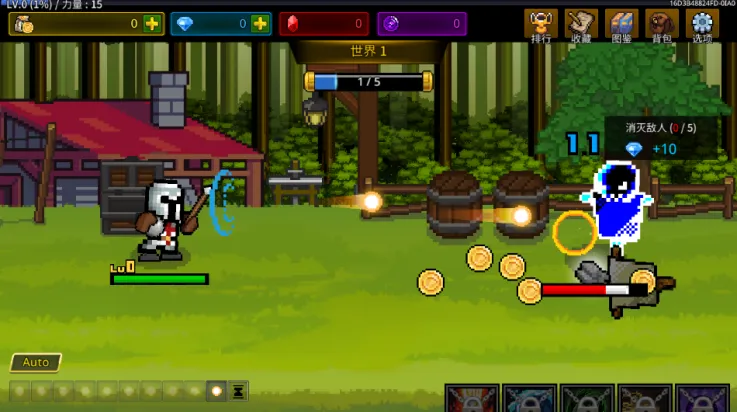
Task: Open the 选项 options gear
Action: coord(702,26)
